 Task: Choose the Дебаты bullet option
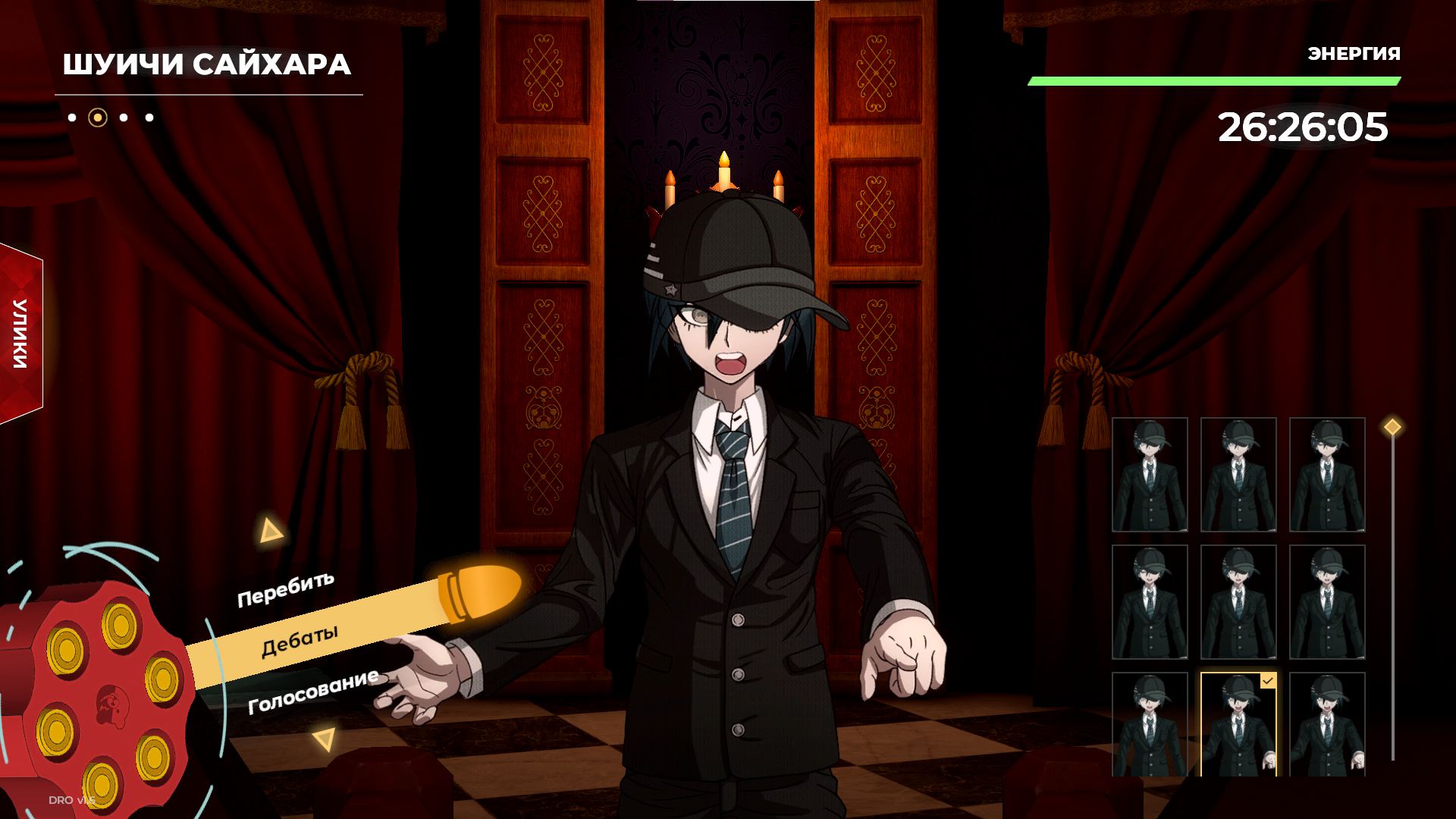coord(300,641)
